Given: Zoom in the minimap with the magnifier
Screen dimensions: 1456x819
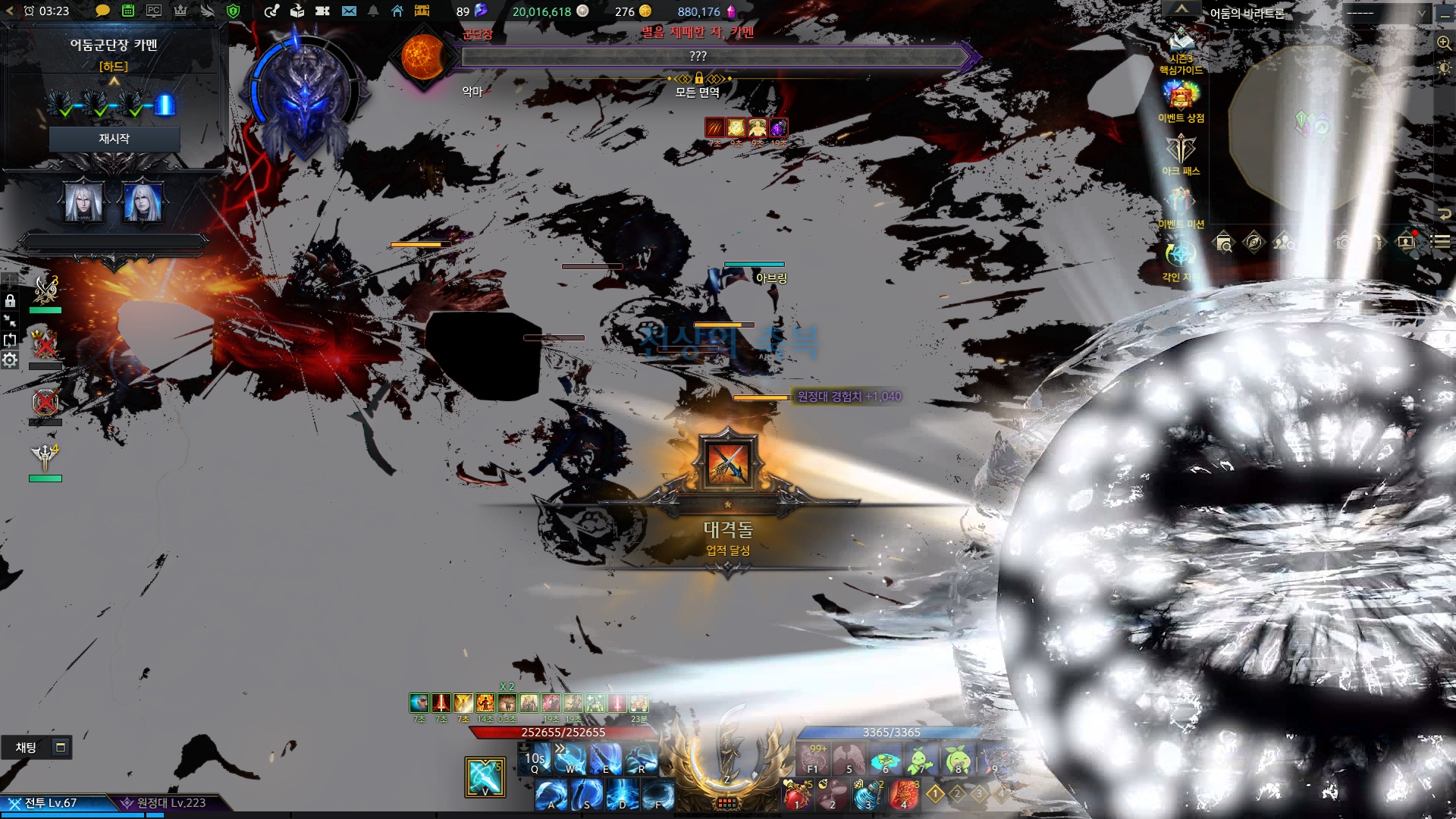Looking at the screenshot, I should (x=1444, y=43).
